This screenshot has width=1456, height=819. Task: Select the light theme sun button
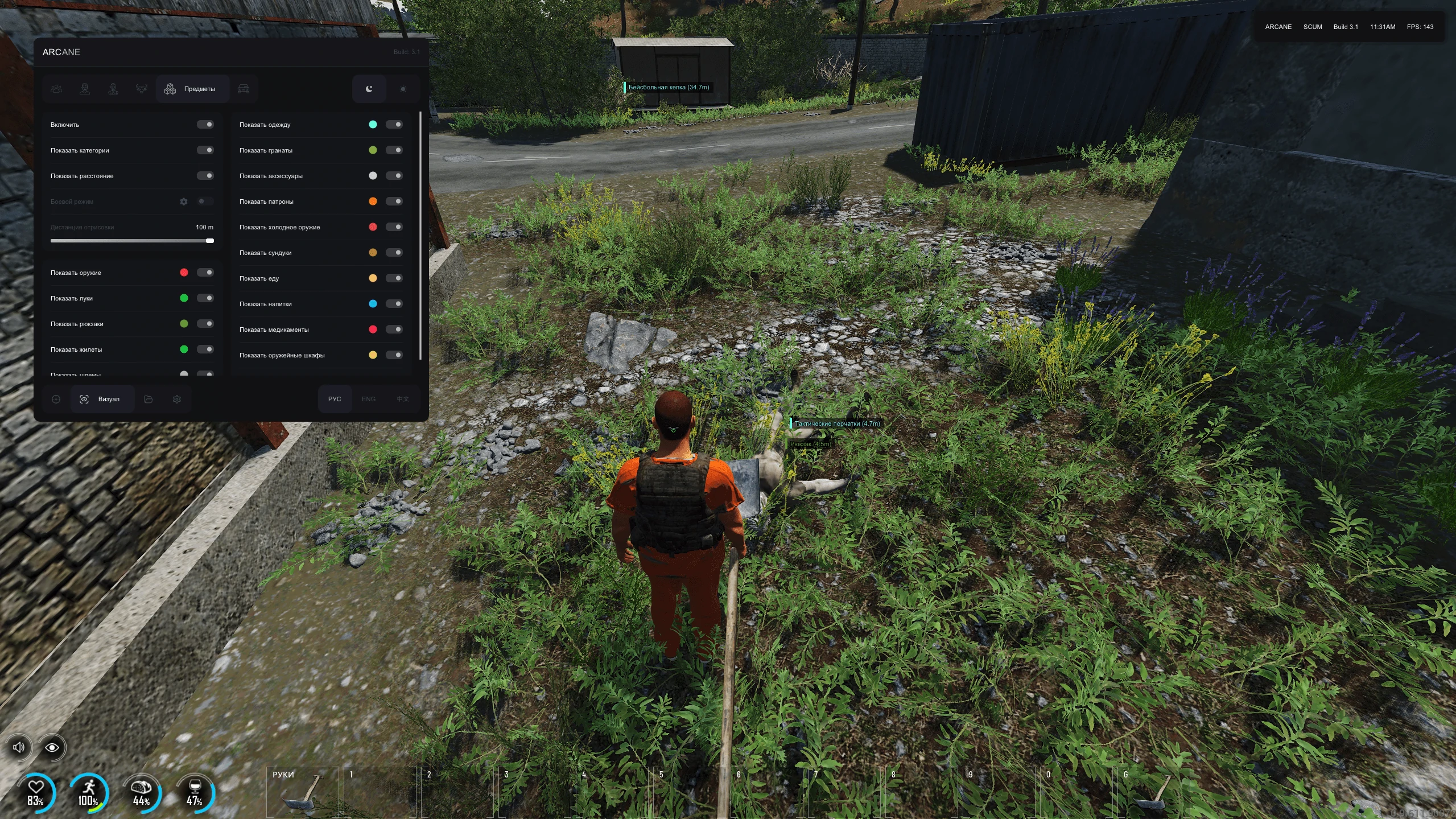pos(403,89)
